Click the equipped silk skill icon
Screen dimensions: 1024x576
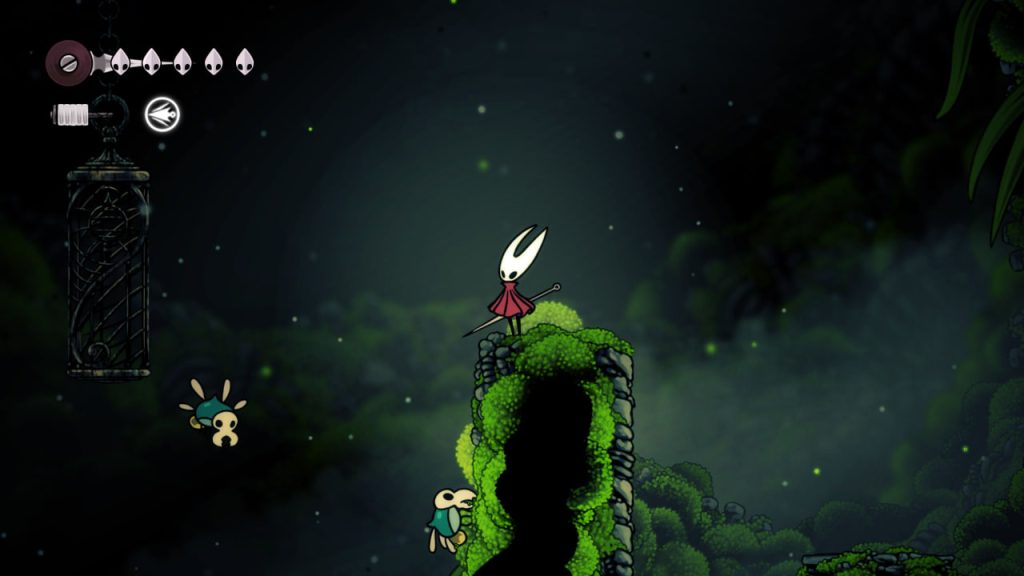point(161,115)
